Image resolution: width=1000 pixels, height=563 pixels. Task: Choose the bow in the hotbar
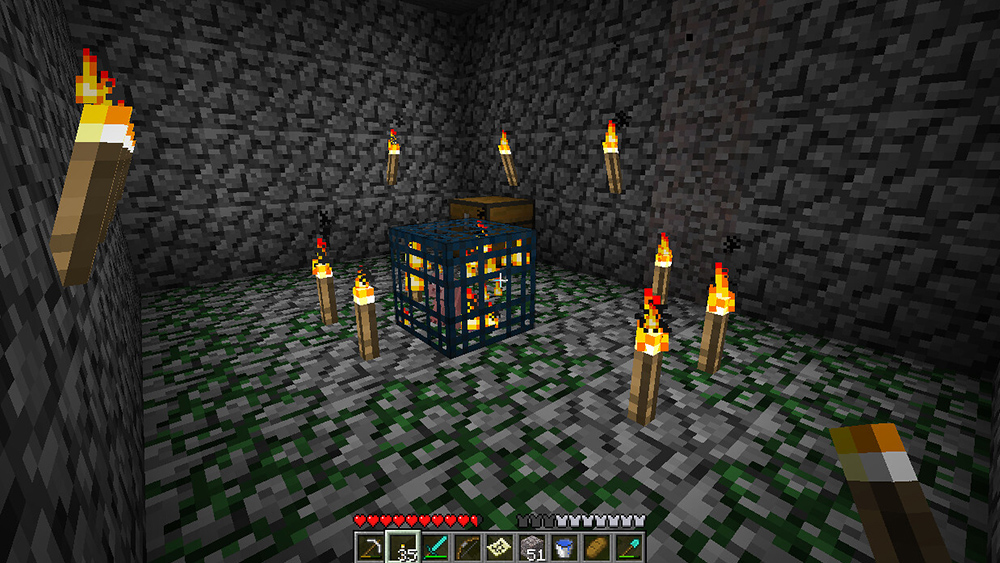coord(468,547)
